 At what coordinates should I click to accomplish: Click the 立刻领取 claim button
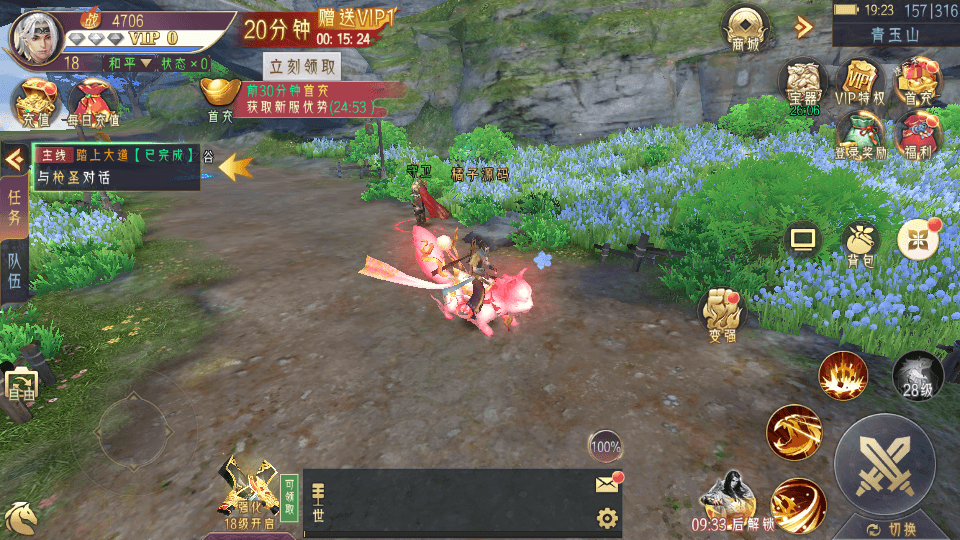pyautogui.click(x=302, y=67)
